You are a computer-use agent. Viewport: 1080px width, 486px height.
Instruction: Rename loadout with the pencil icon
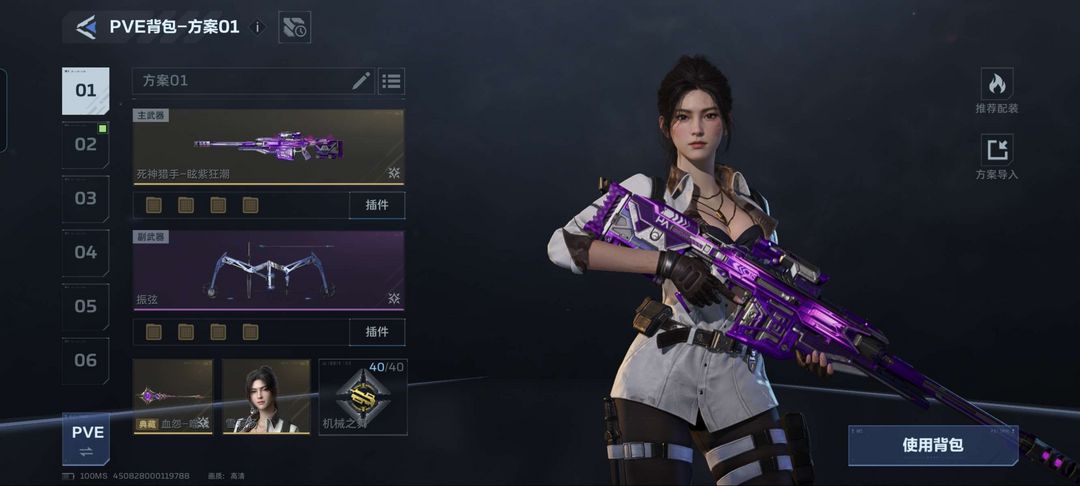tap(361, 81)
